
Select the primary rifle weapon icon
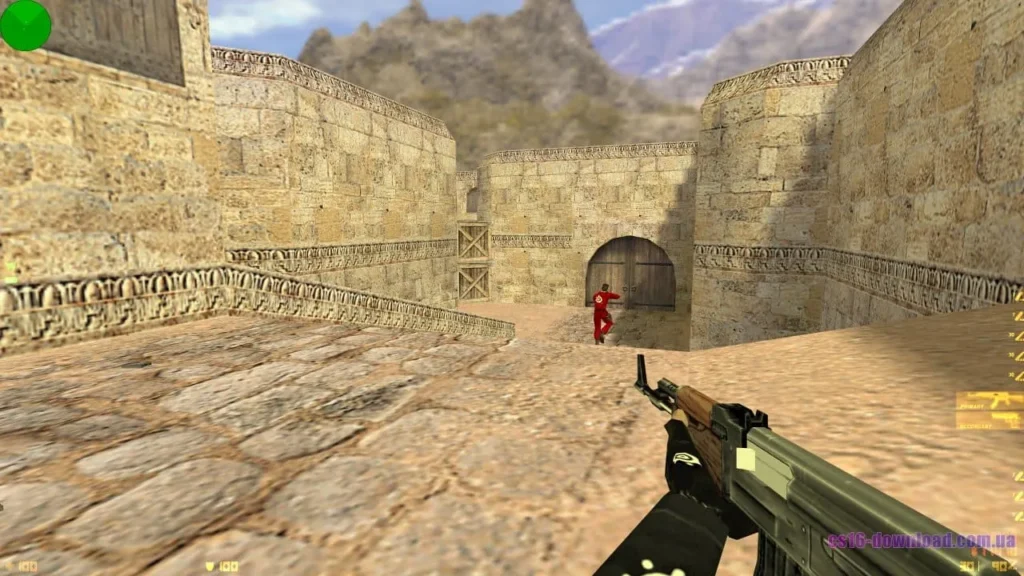(988, 402)
